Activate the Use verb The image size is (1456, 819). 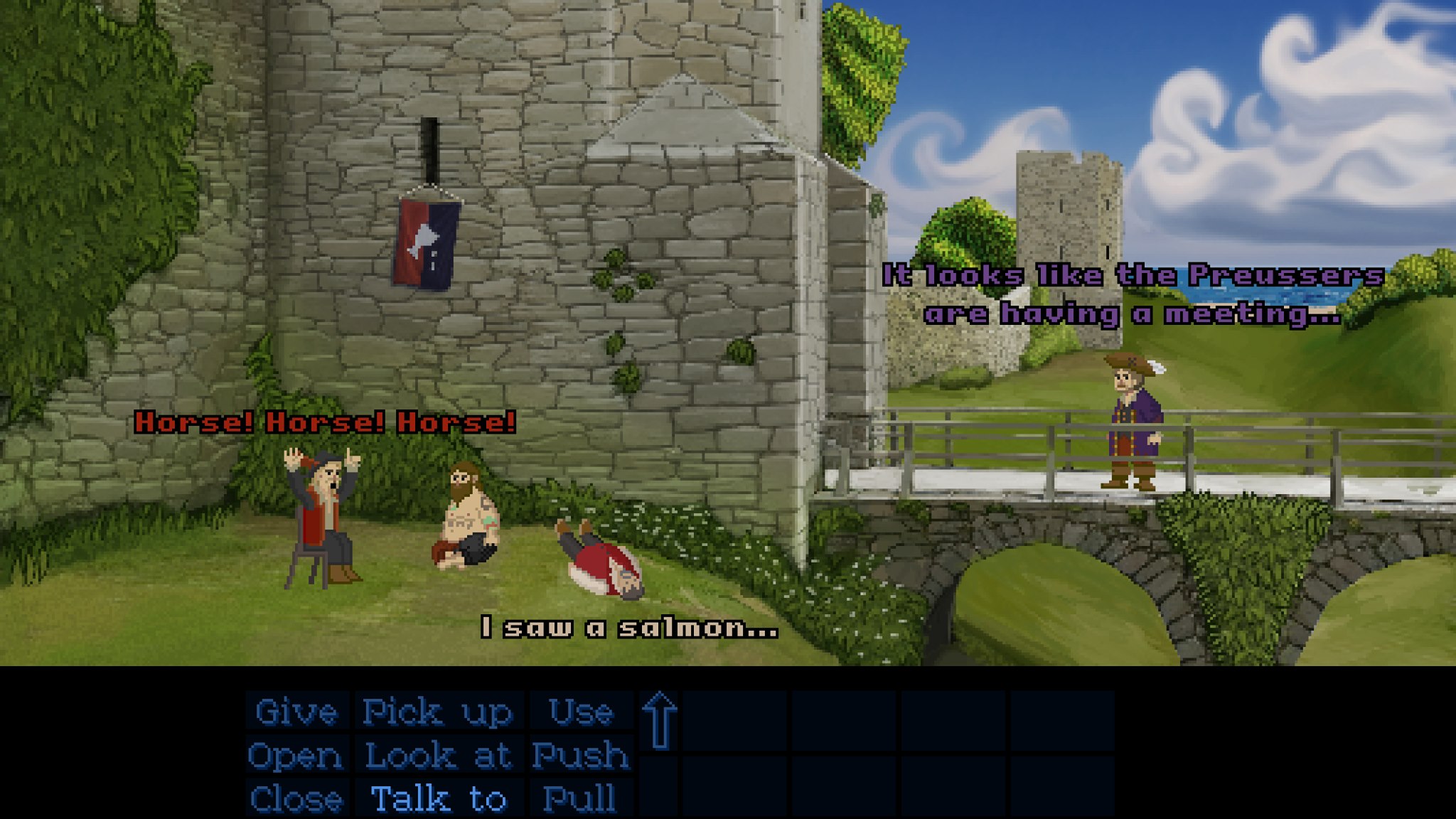(581, 712)
